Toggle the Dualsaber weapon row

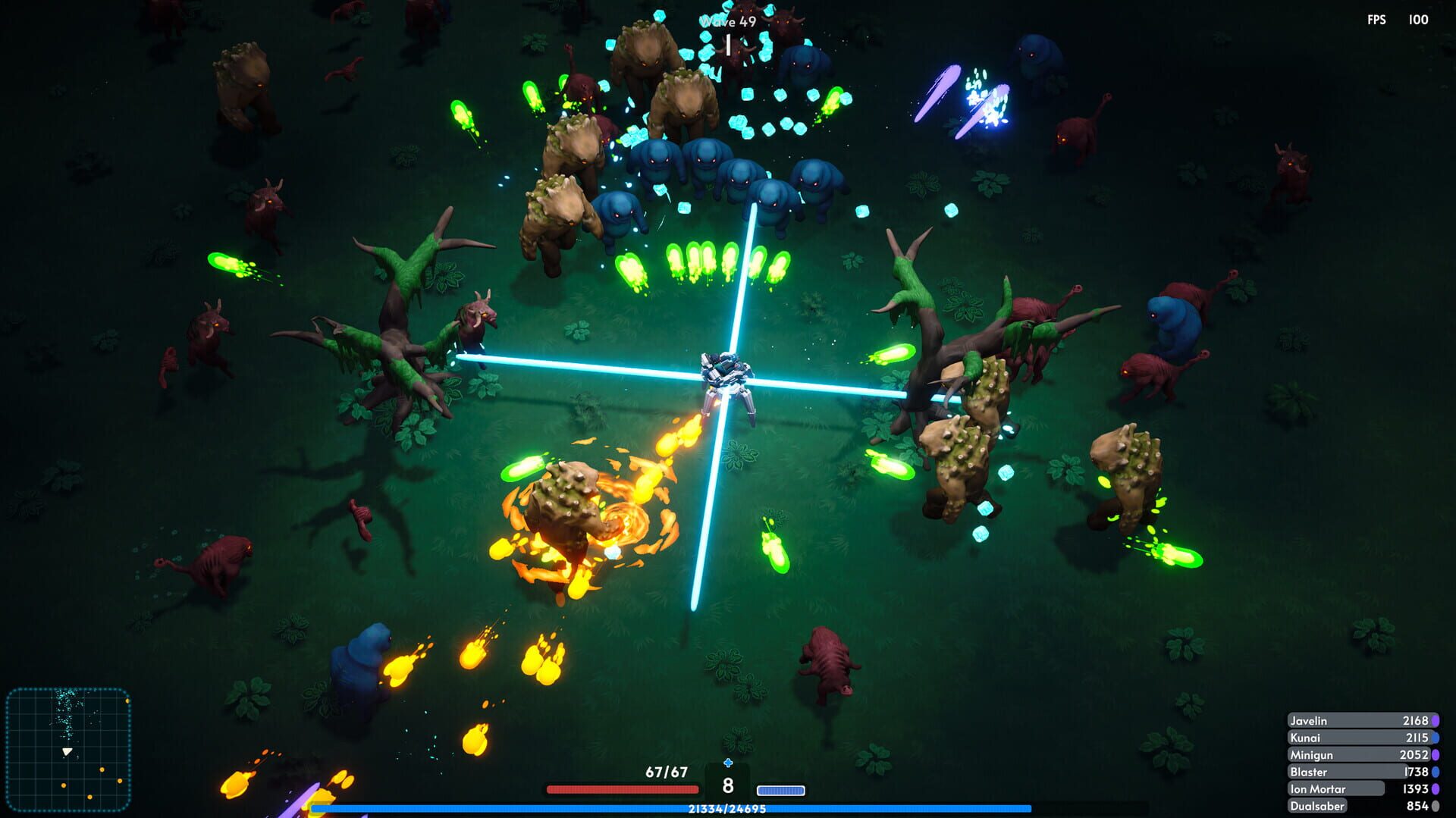pos(1335,805)
